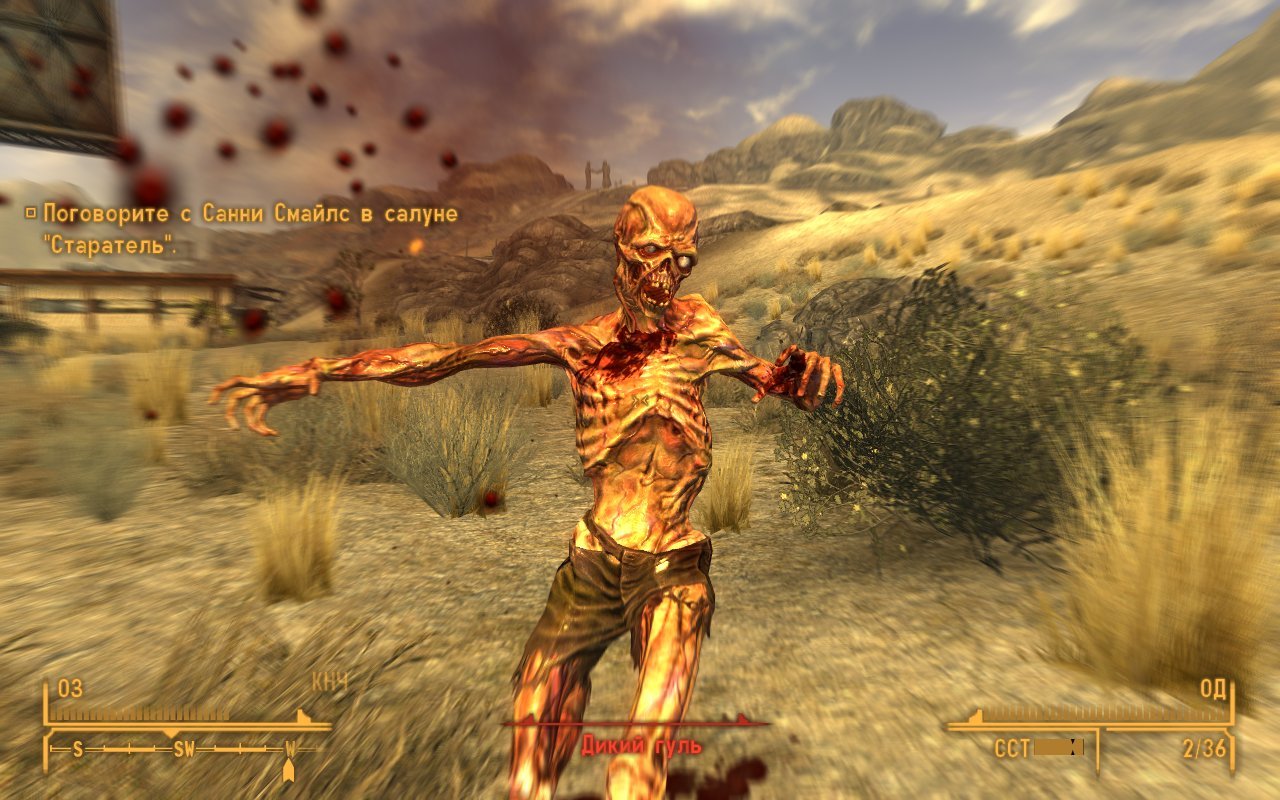1280x800 pixels.
Task: Click the compass pointer notch below the compass
Action: coord(287,767)
